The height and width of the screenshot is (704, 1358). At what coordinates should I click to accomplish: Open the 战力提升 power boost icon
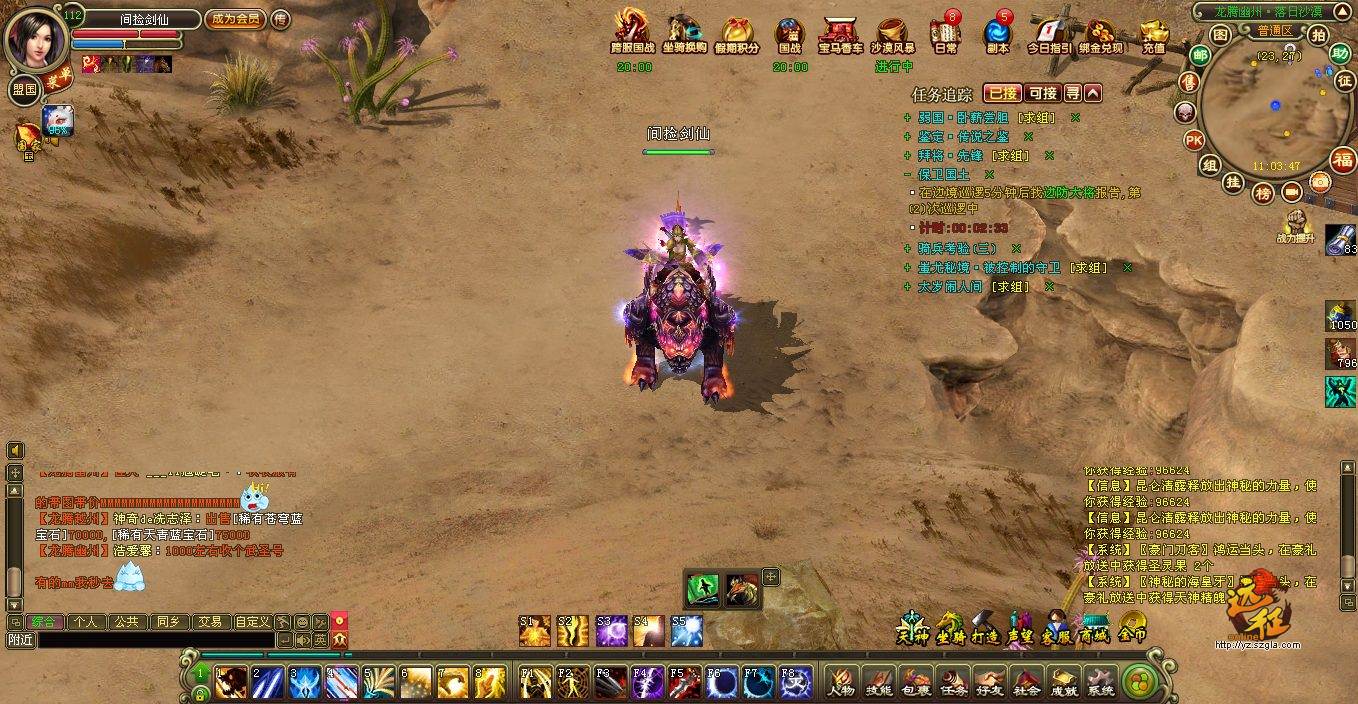[1298, 224]
